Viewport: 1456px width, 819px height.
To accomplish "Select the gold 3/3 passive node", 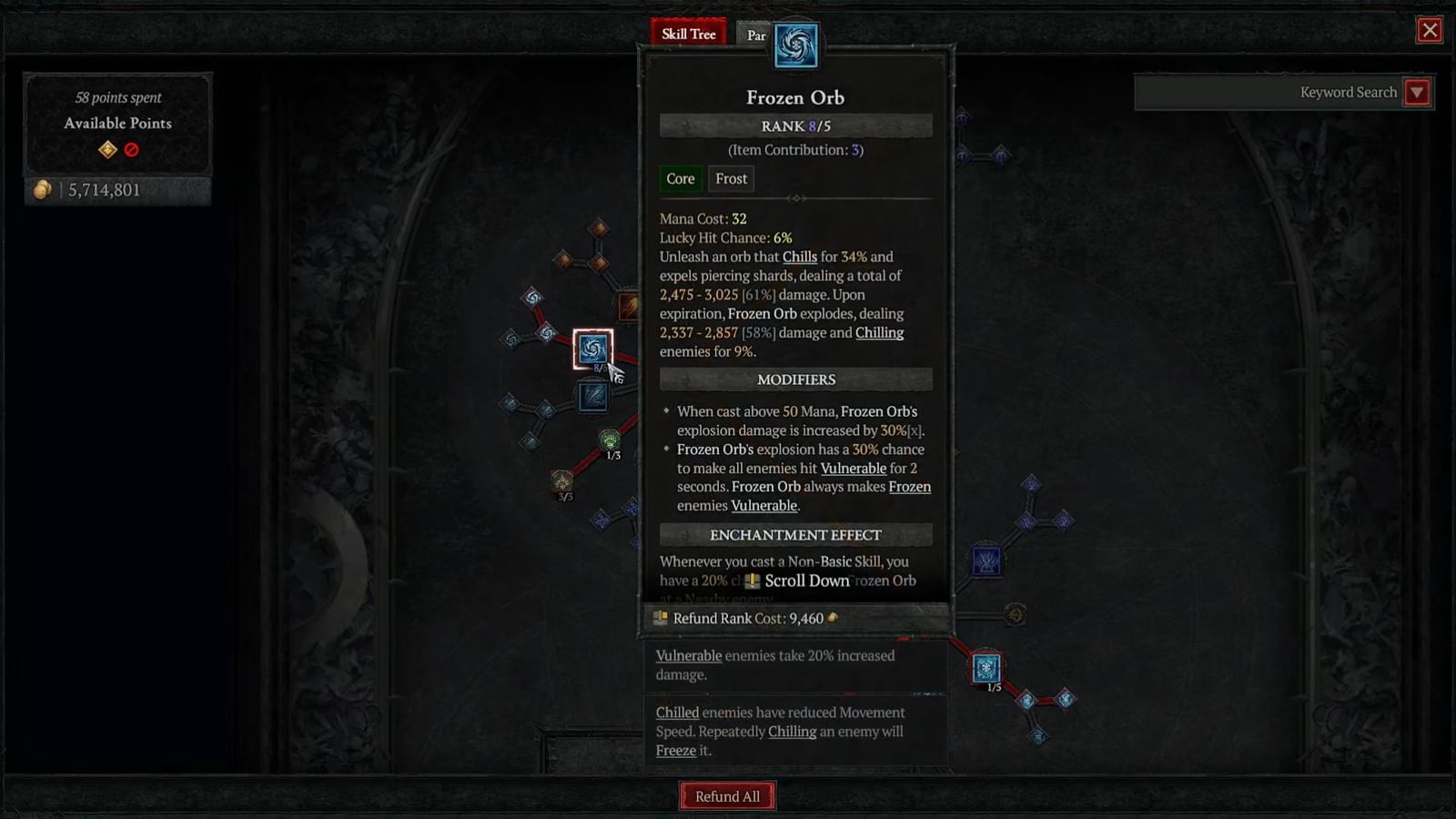I will pyautogui.click(x=565, y=482).
